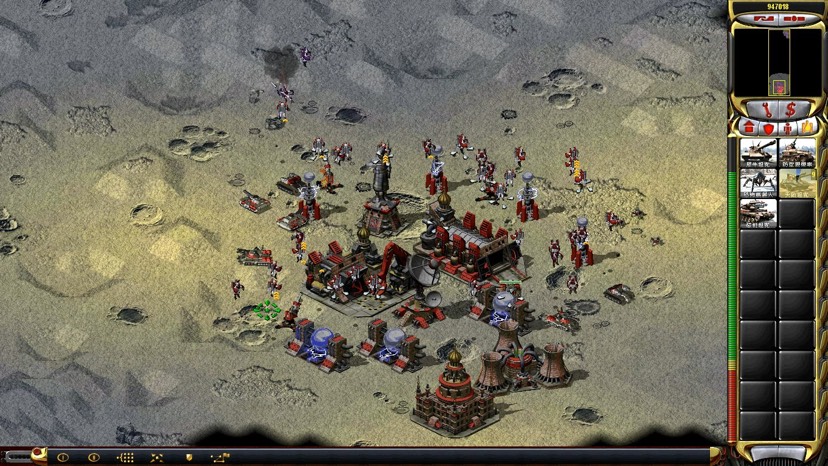Build the V3 rocket launcher
The width and height of the screenshot is (828, 466).
coord(758,214)
